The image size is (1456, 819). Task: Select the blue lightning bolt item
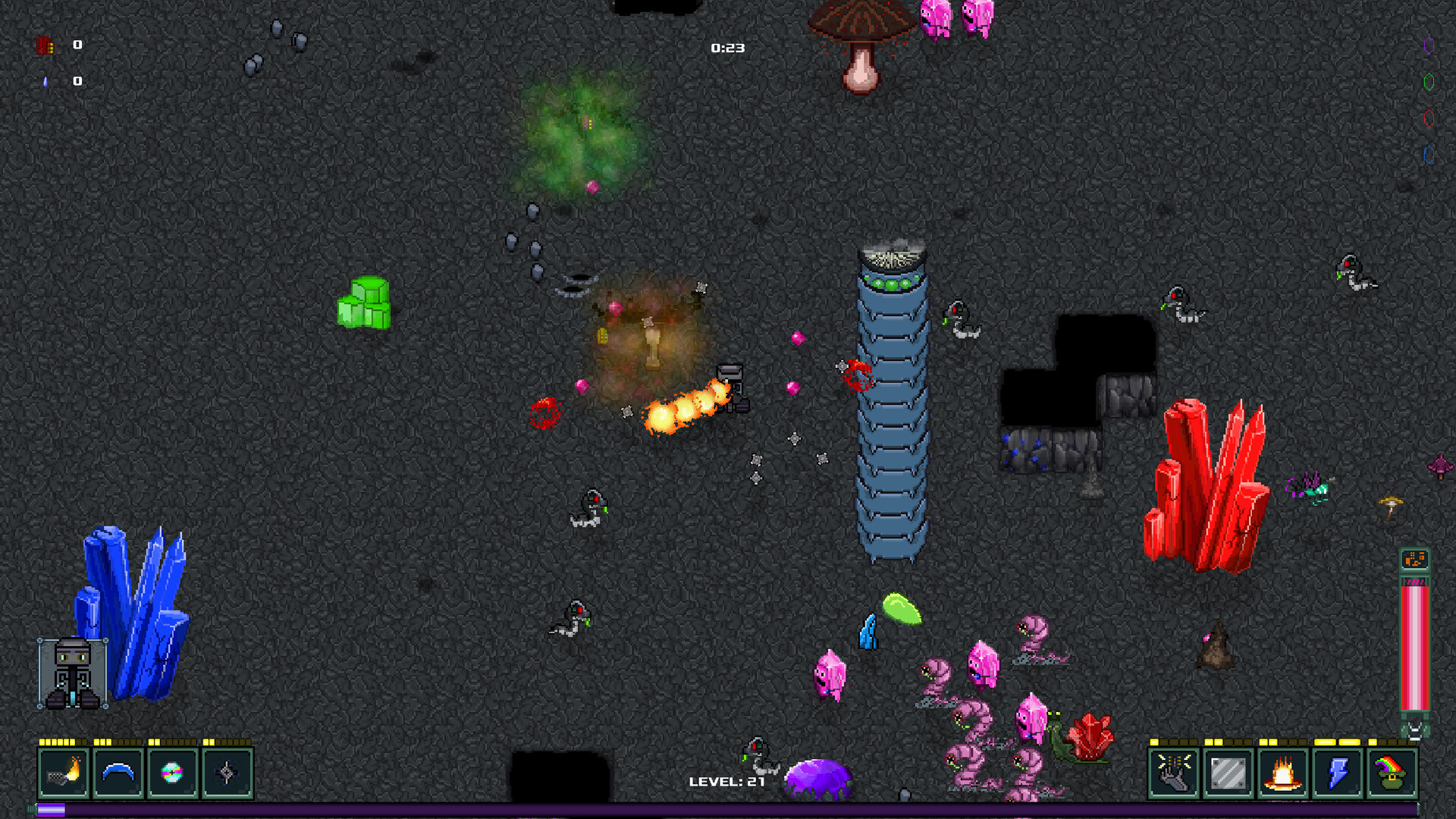1337,772
